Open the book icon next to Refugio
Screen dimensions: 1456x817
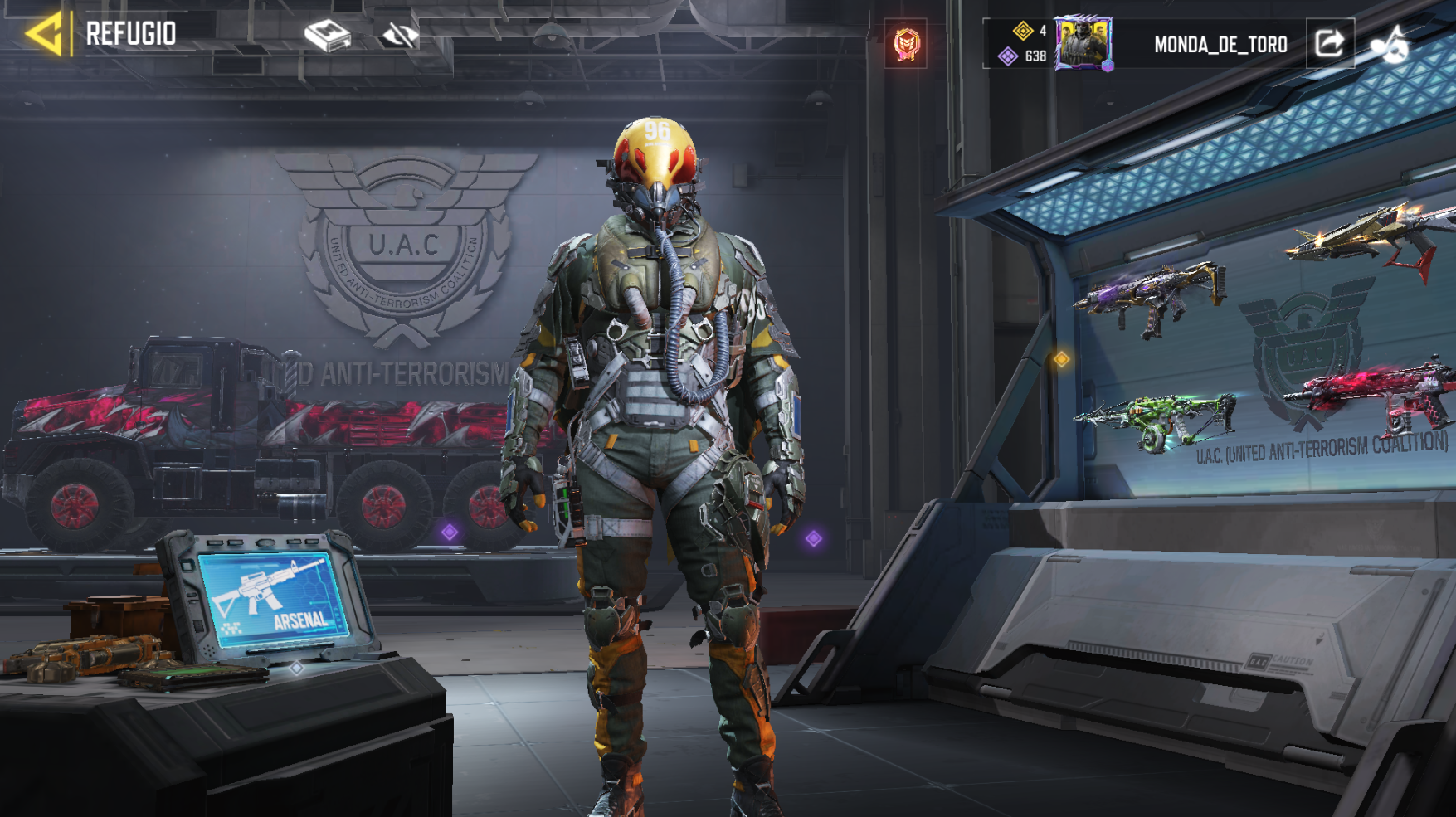pyautogui.click(x=328, y=36)
